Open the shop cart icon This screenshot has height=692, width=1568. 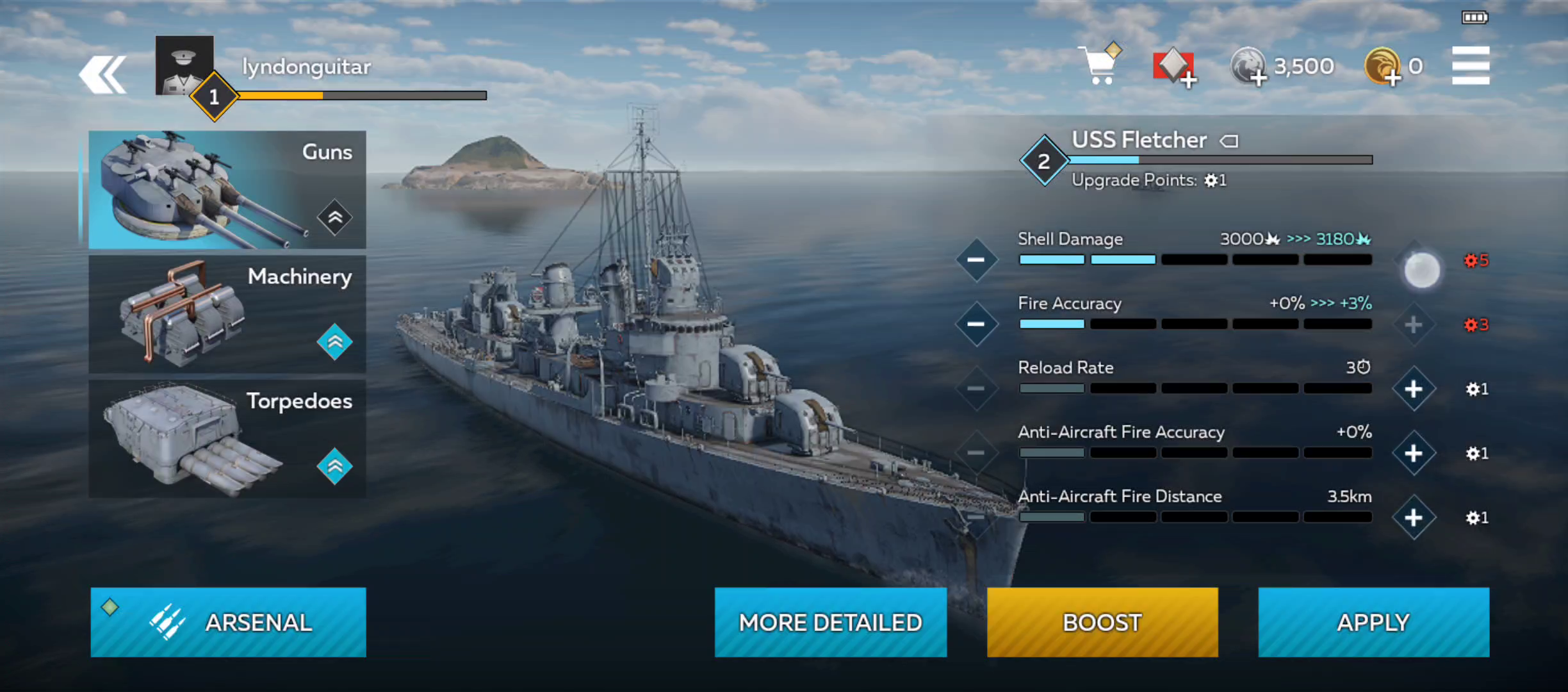[x=1100, y=65]
